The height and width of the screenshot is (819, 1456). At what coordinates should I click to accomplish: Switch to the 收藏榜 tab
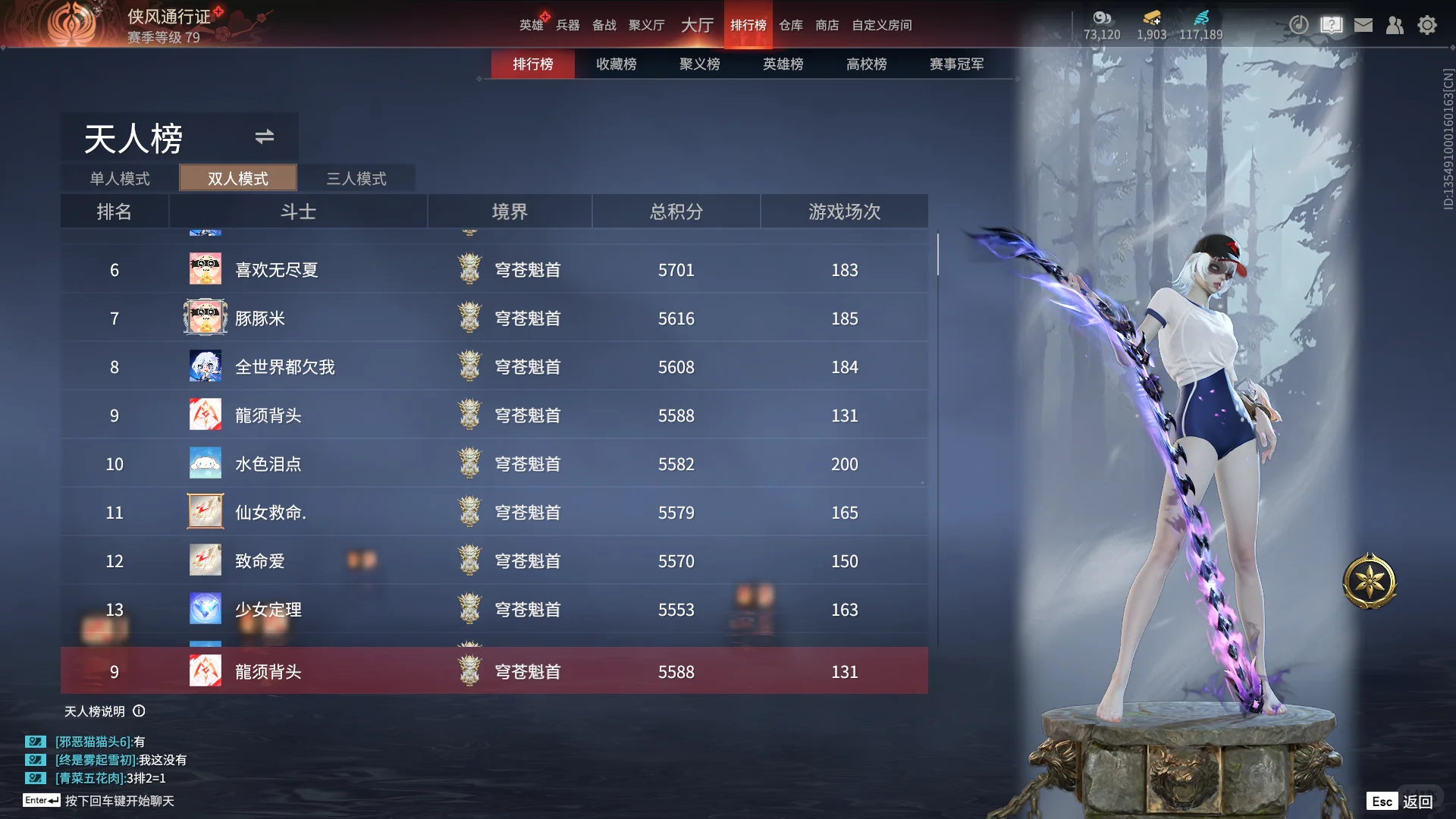(x=616, y=64)
